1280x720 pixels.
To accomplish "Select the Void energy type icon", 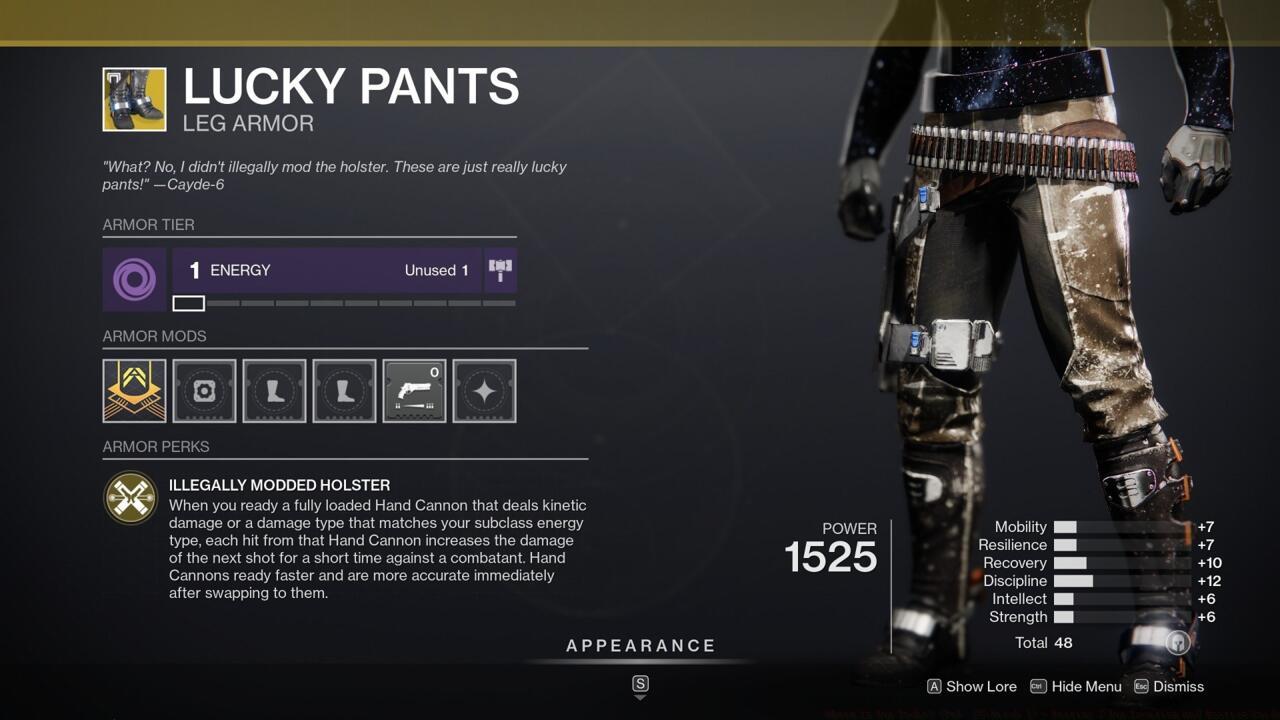I will [134, 270].
